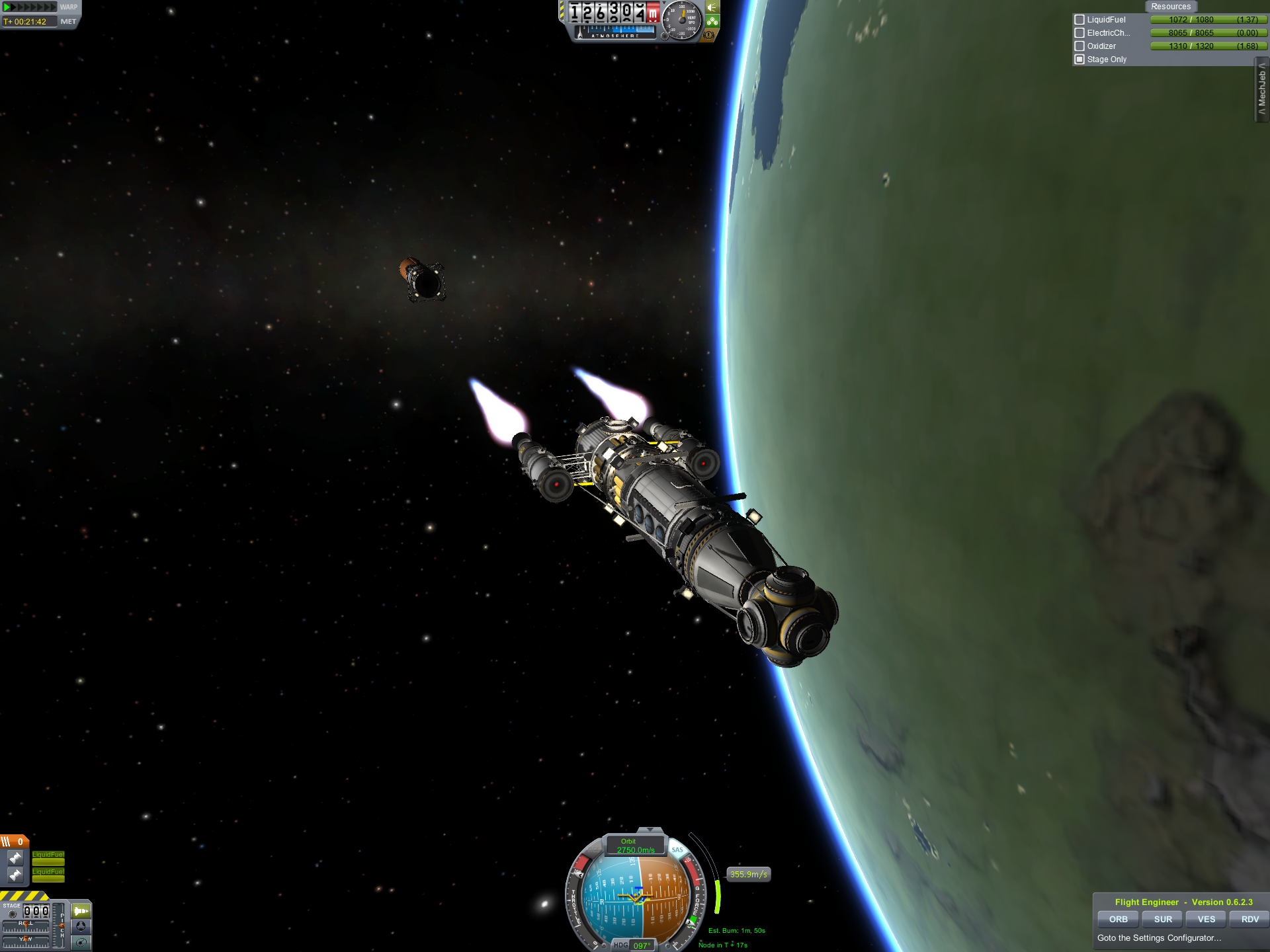This screenshot has width=1270, height=952.
Task: Switch to staging mode with the rocket button
Action: (81, 911)
